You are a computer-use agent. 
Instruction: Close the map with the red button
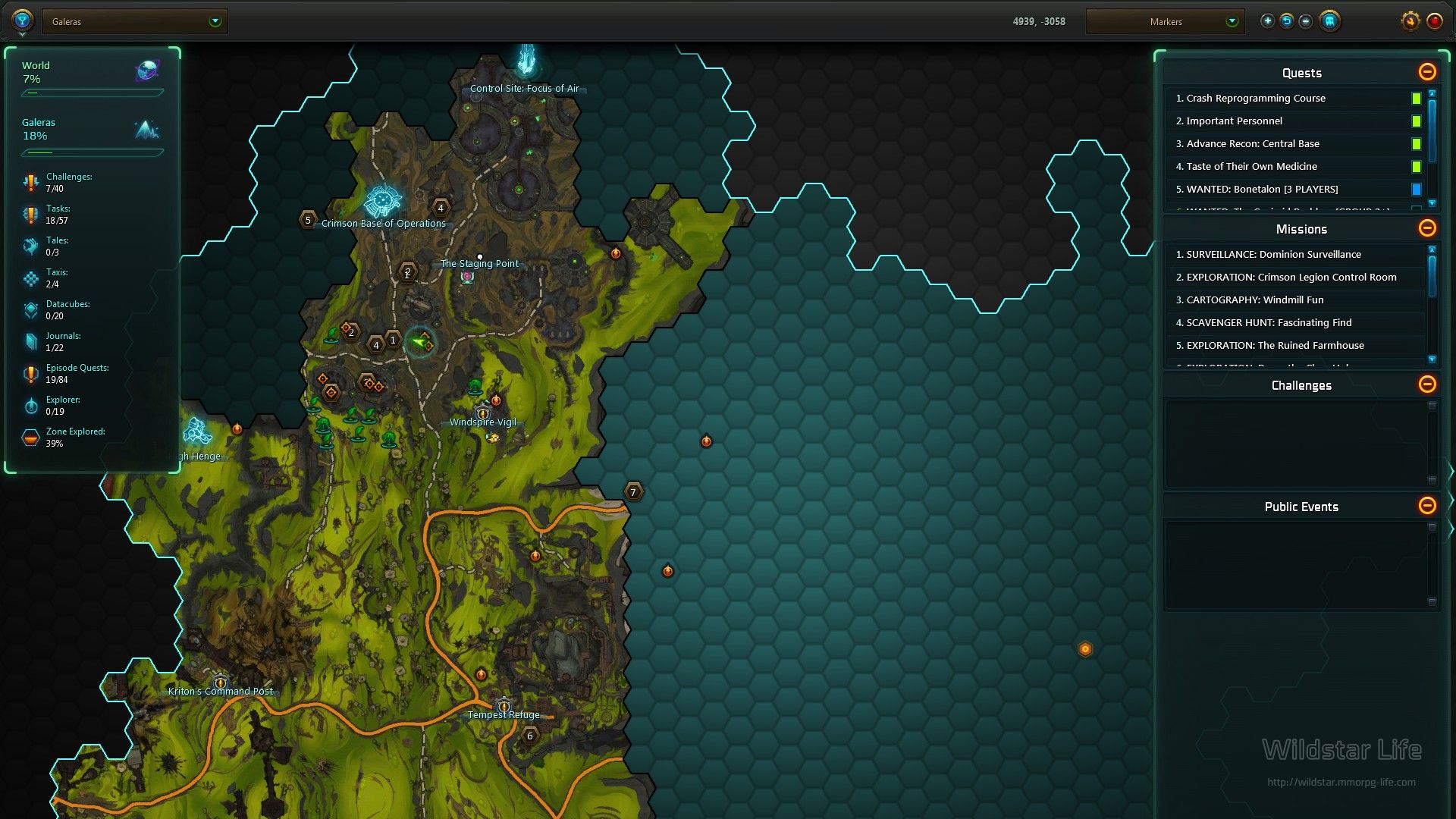pyautogui.click(x=1434, y=21)
